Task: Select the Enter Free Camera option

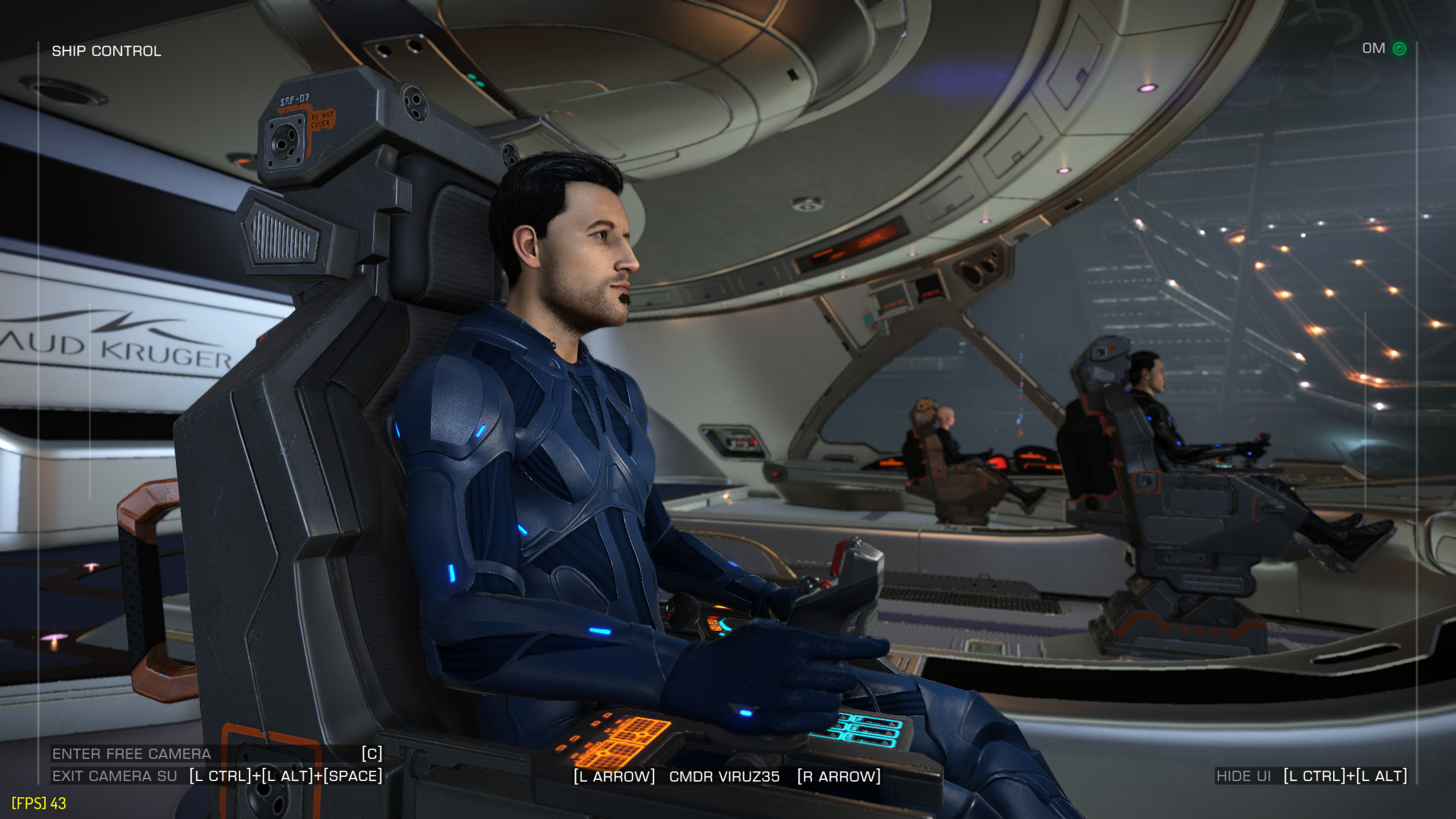Action: pyautogui.click(x=132, y=754)
